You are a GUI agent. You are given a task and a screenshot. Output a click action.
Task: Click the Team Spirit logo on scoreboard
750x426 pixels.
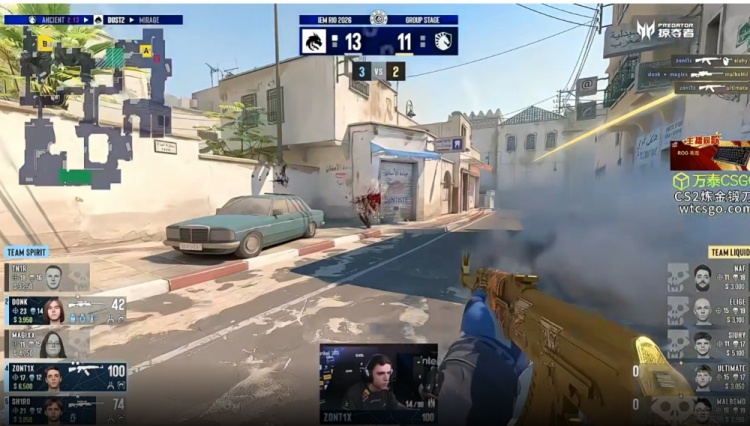click(x=312, y=41)
